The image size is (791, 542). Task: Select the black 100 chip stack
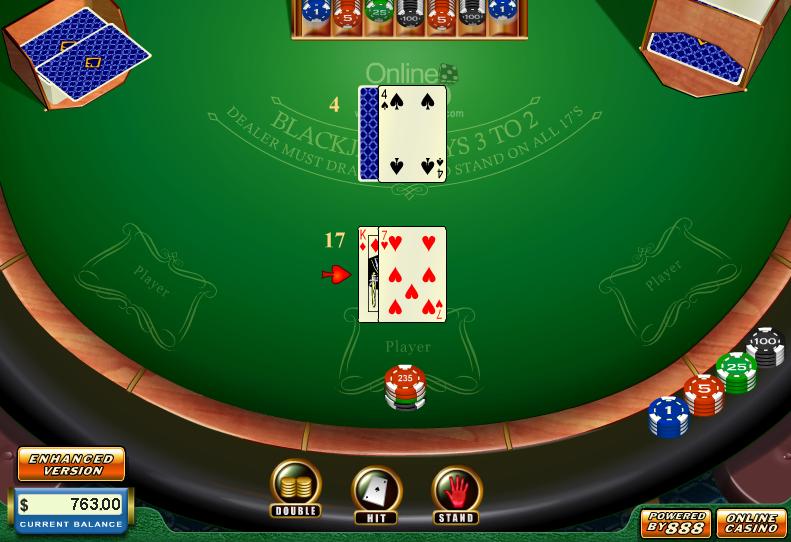click(766, 348)
